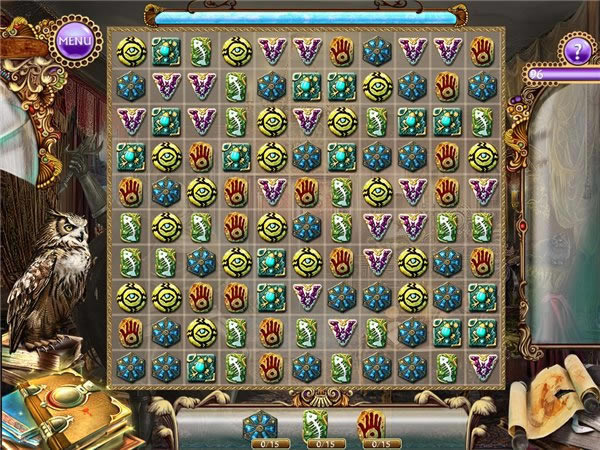Image resolution: width=600 pixels, height=450 pixels.
Task: Select the red hand goal icon in the bottom panel
Action: pos(372,424)
